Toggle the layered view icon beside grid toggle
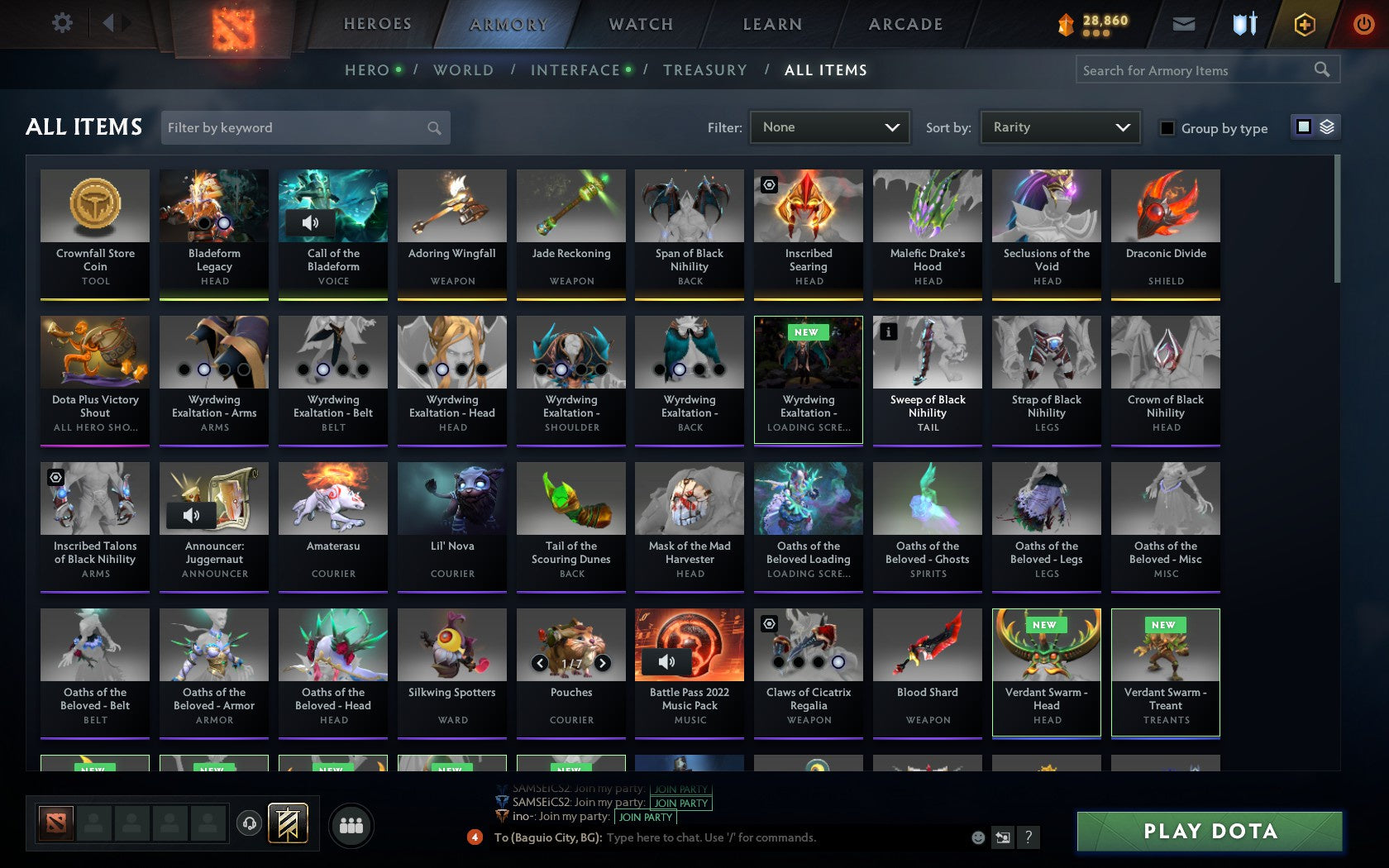The image size is (1389, 868). [x=1326, y=126]
